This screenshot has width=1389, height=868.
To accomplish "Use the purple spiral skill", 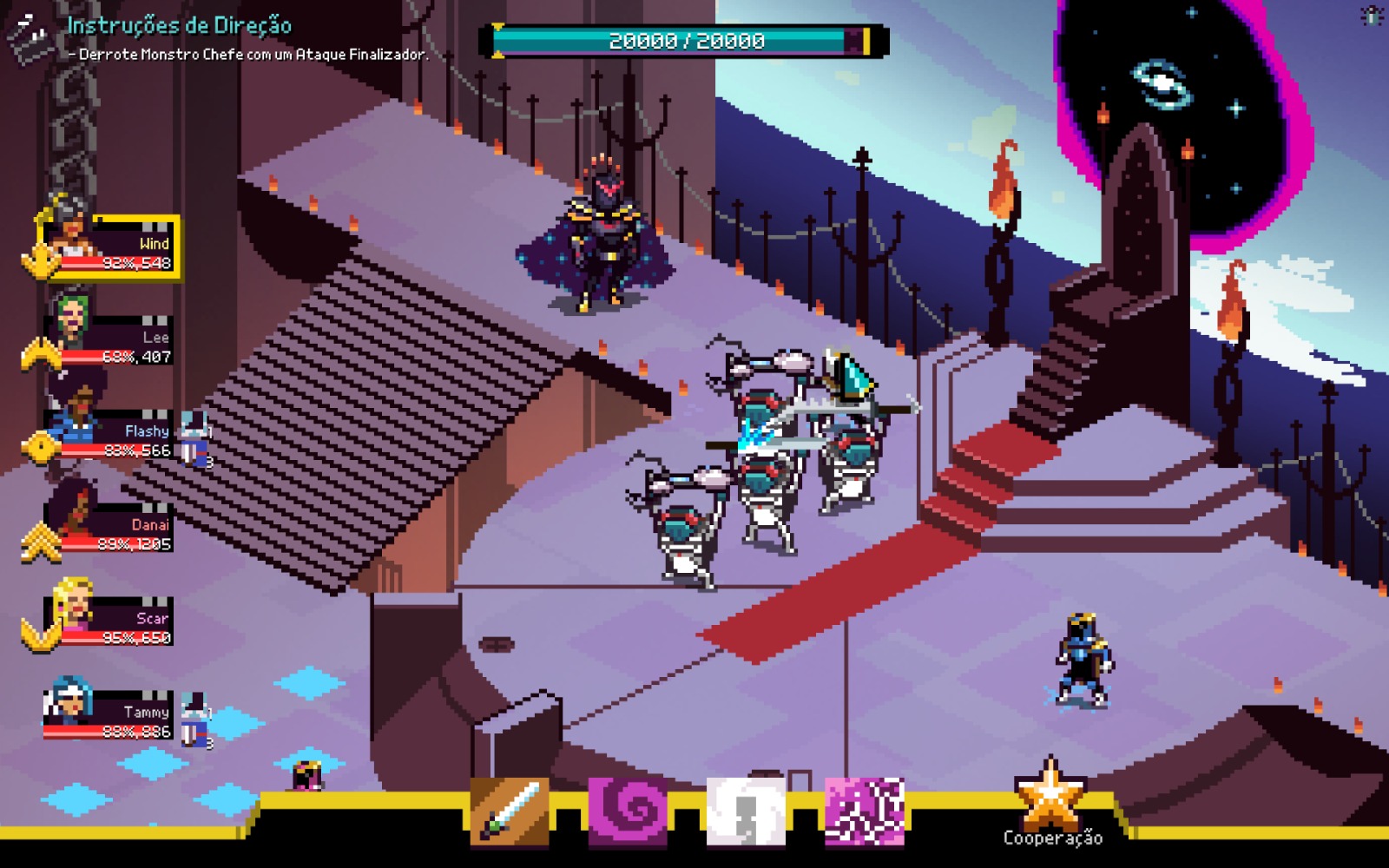I will click(x=628, y=812).
